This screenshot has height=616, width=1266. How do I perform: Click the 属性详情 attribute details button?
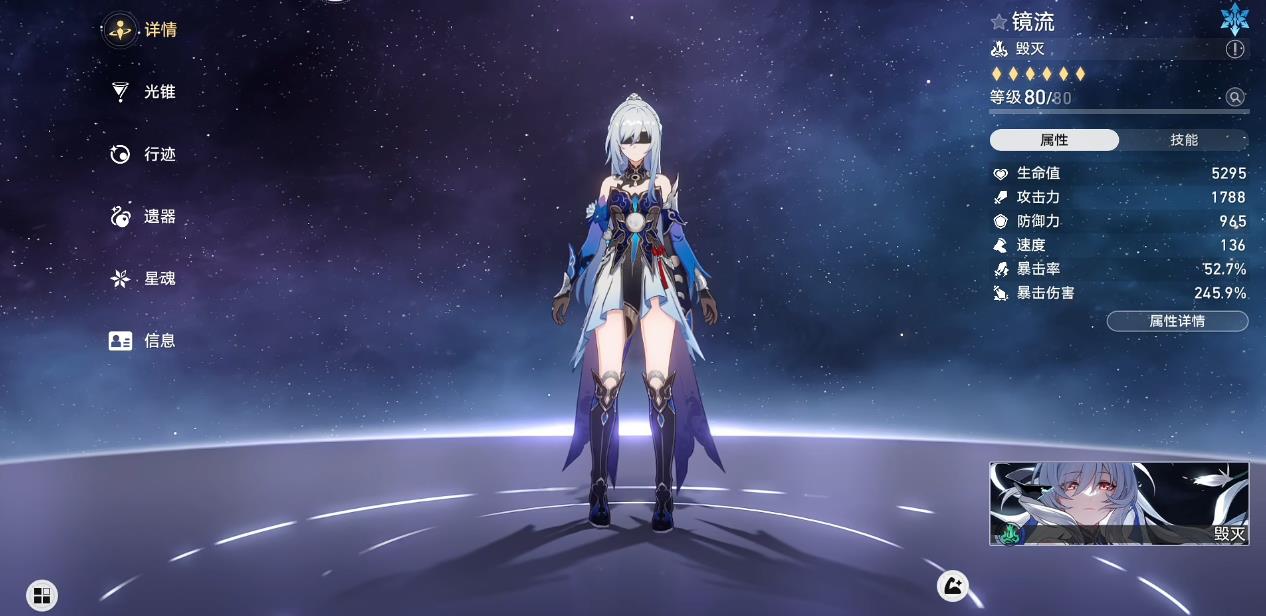pos(1177,321)
